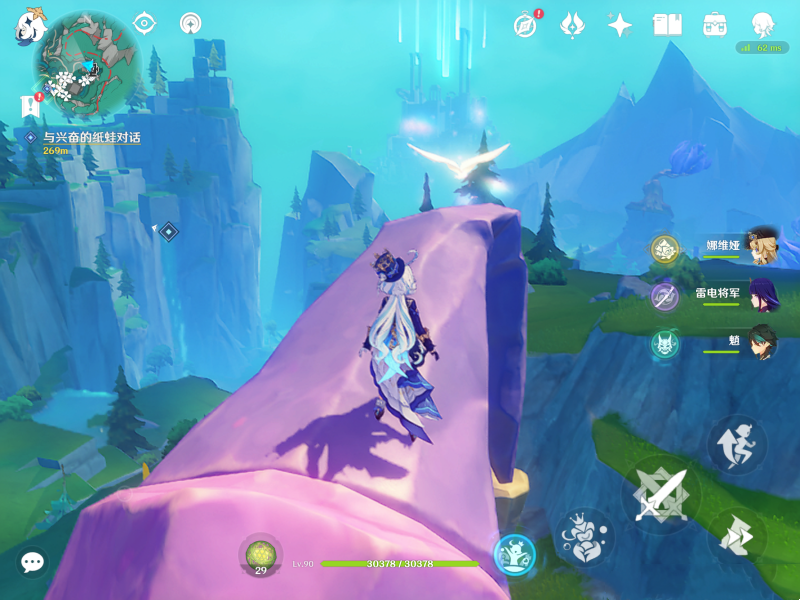Open the compass icon with red notification
This screenshot has width=800, height=600.
coord(526,24)
